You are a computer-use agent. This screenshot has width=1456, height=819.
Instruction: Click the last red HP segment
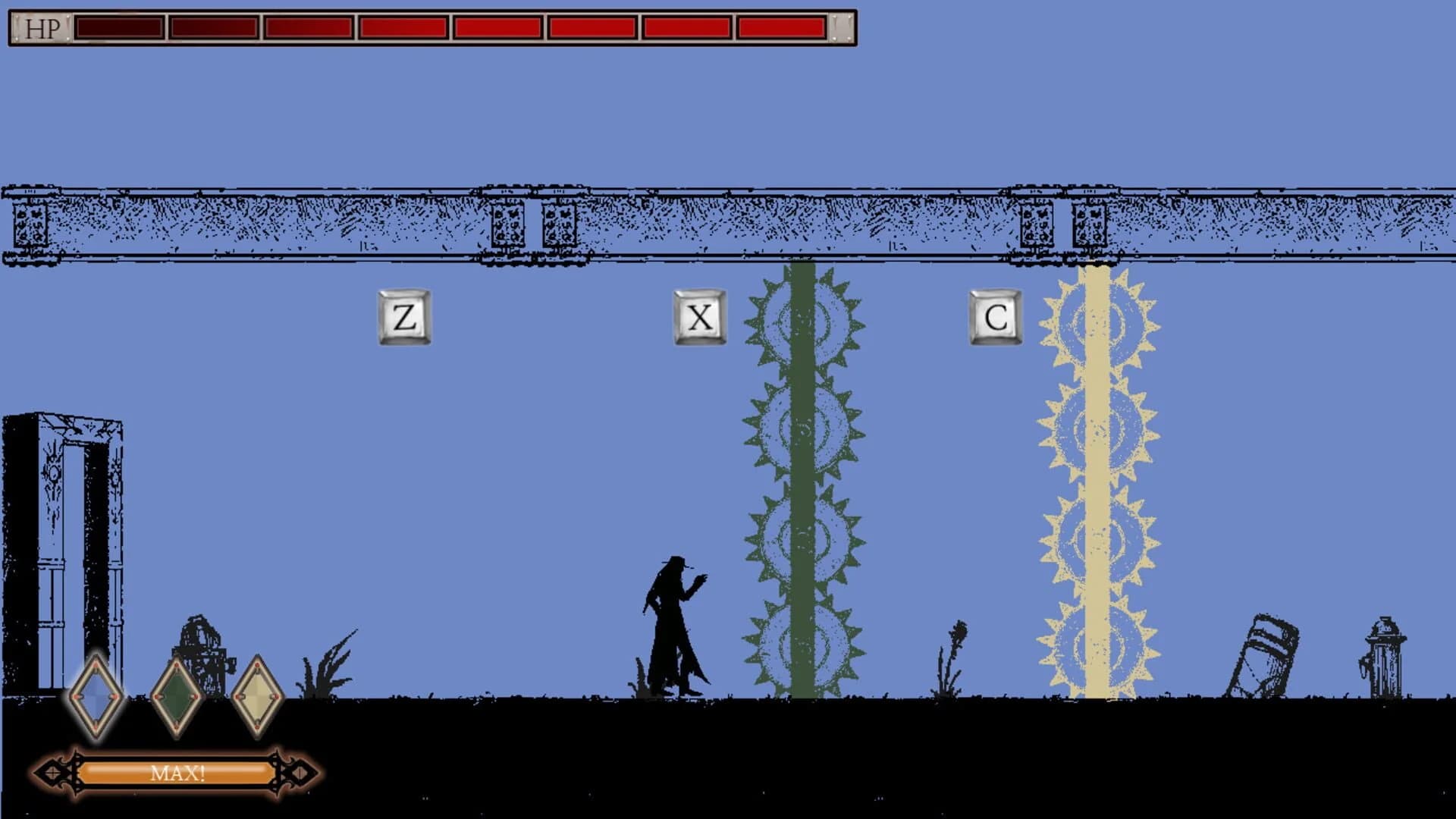point(781,29)
